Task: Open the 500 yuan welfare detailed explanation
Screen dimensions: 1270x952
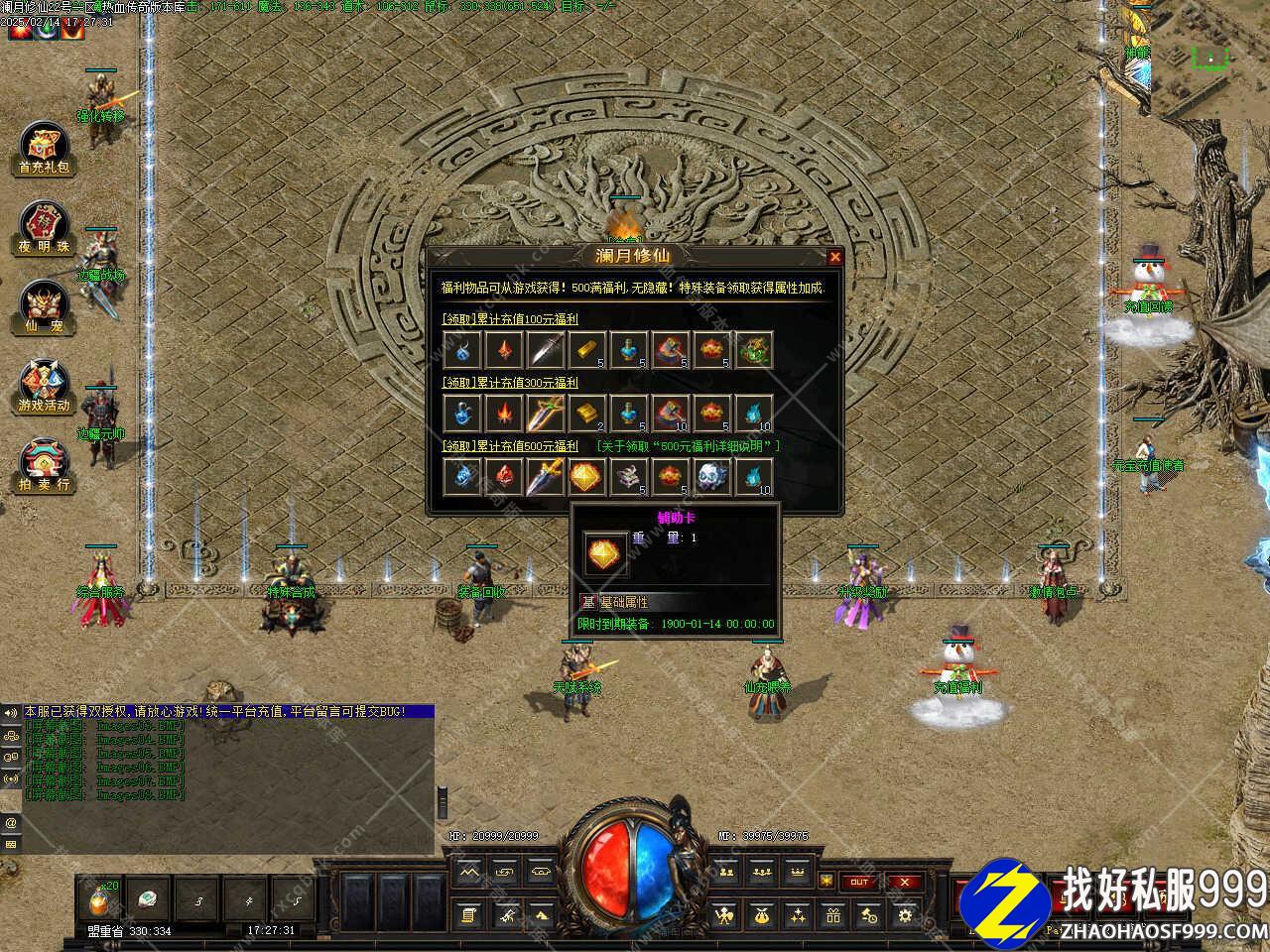Action: 688,446
